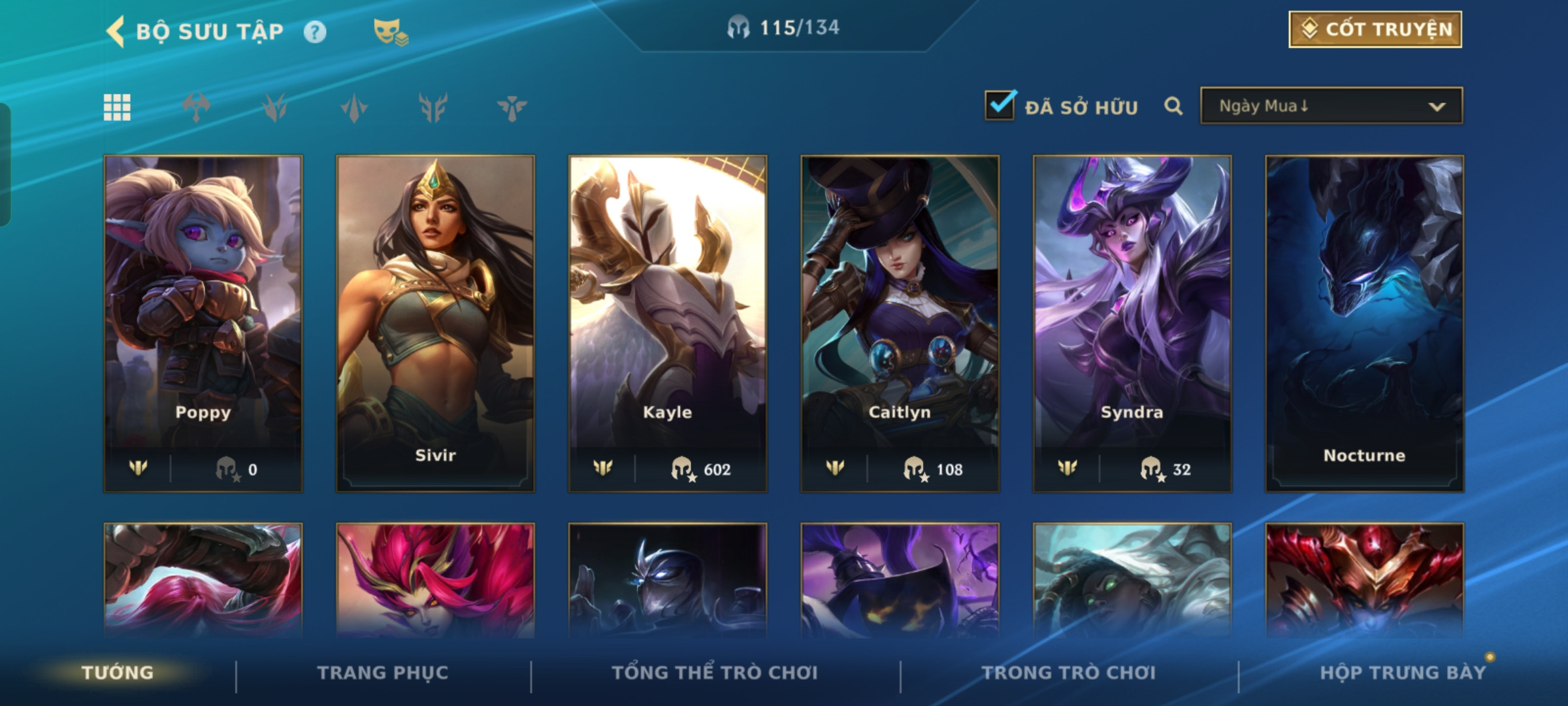Expand the Ngày Mua sort dropdown
The image size is (1568, 706).
(1331, 106)
